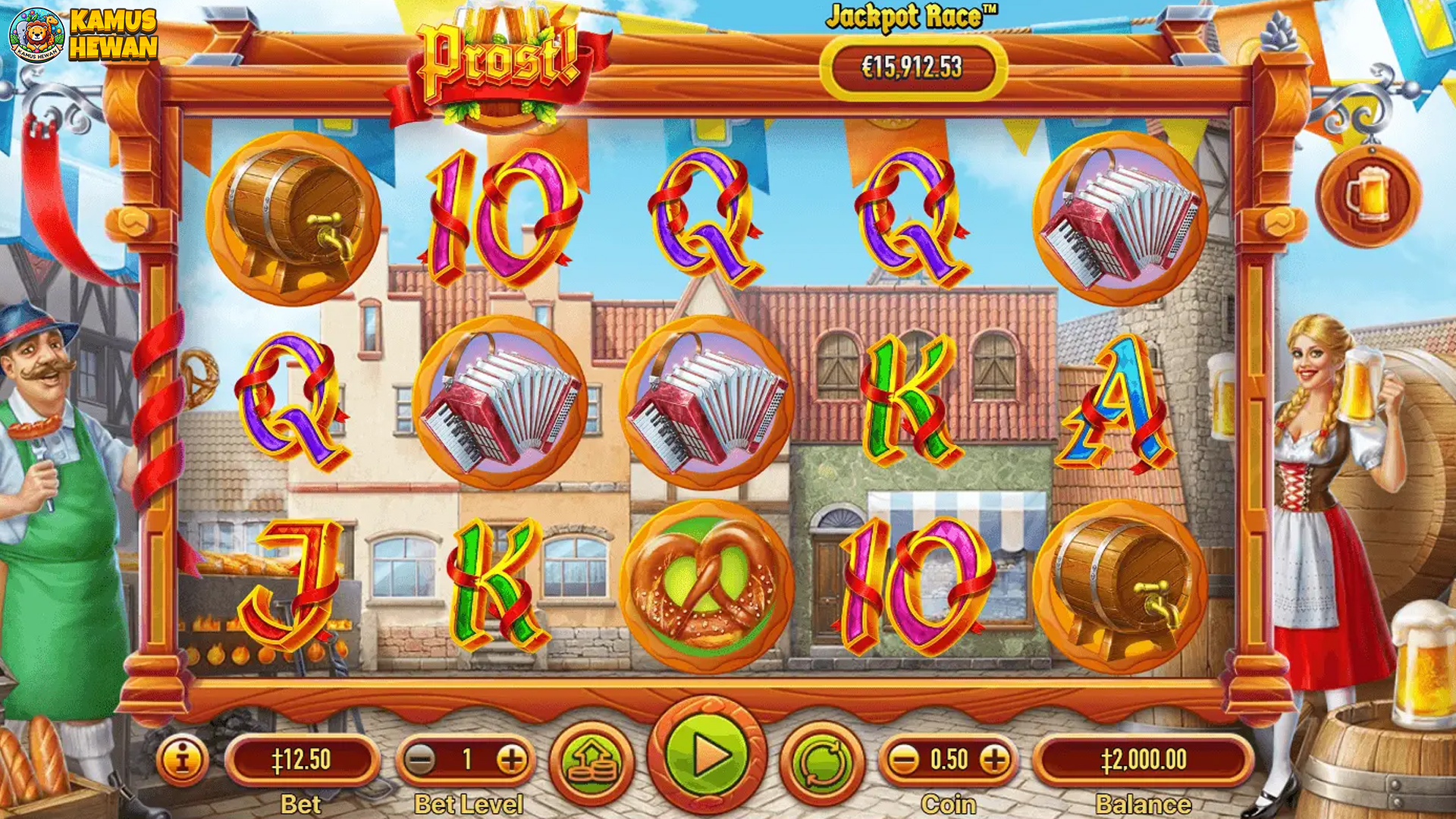Spin the reels with green play button
Viewport: 1456px width, 819px height.
pos(707,755)
